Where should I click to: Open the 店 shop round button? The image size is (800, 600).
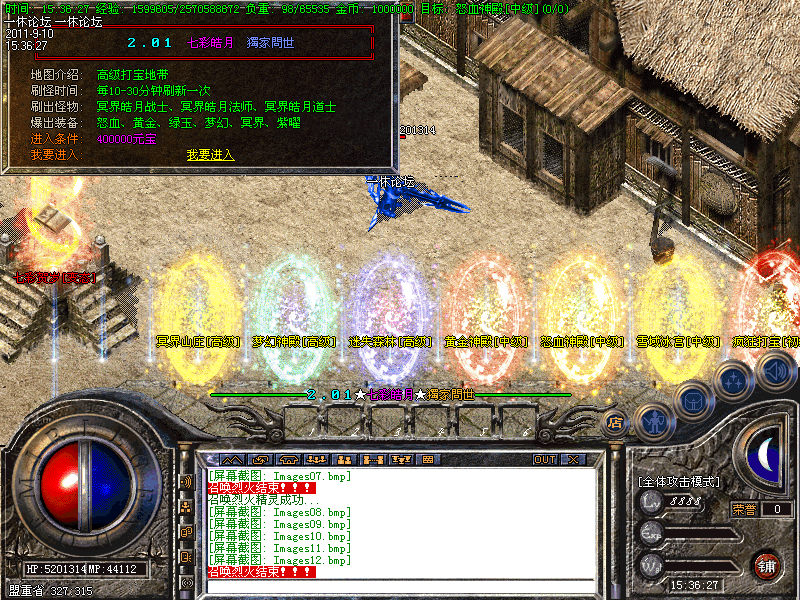tap(615, 423)
